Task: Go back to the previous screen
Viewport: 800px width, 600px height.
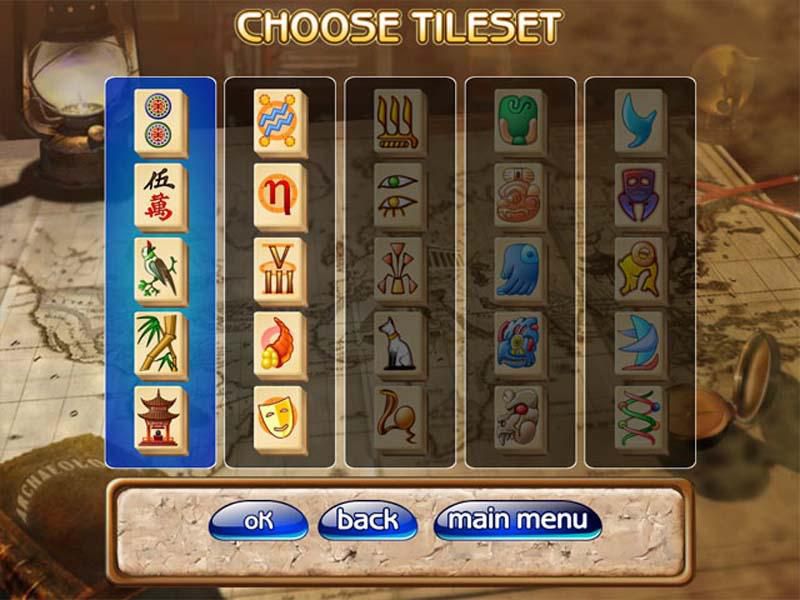Action: [x=367, y=520]
